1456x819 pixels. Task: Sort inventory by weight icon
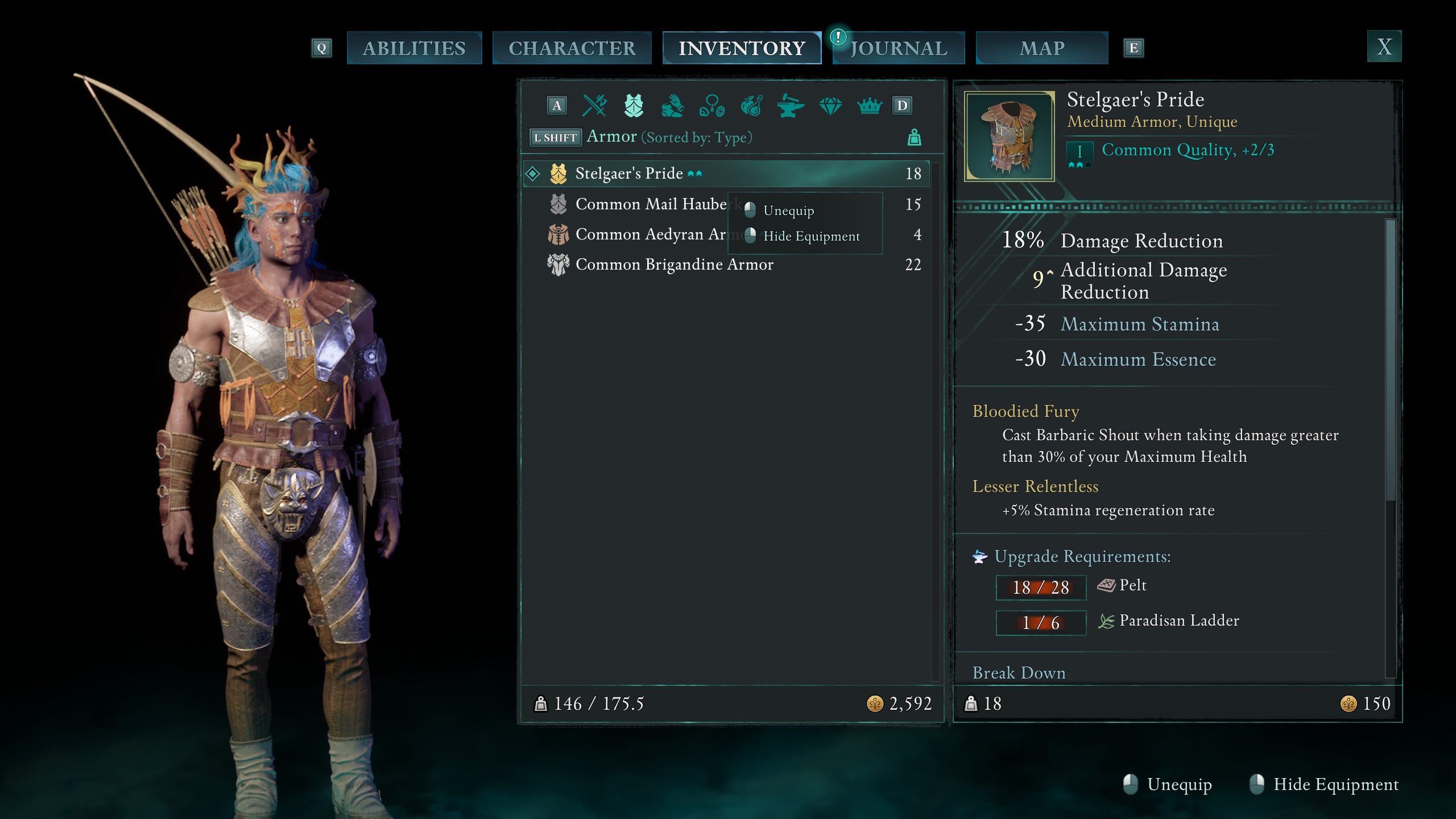915,136
